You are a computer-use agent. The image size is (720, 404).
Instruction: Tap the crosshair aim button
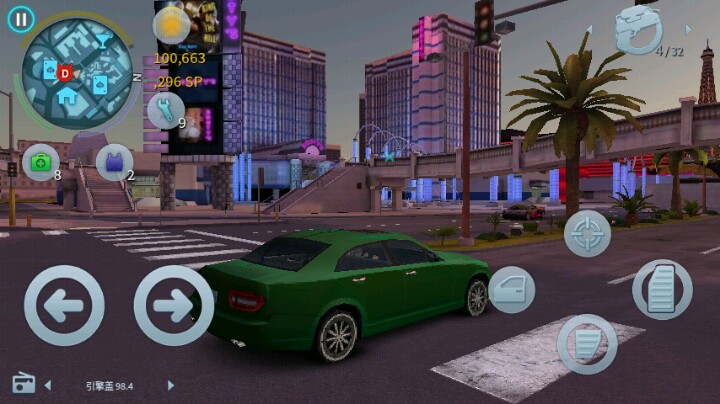point(587,234)
